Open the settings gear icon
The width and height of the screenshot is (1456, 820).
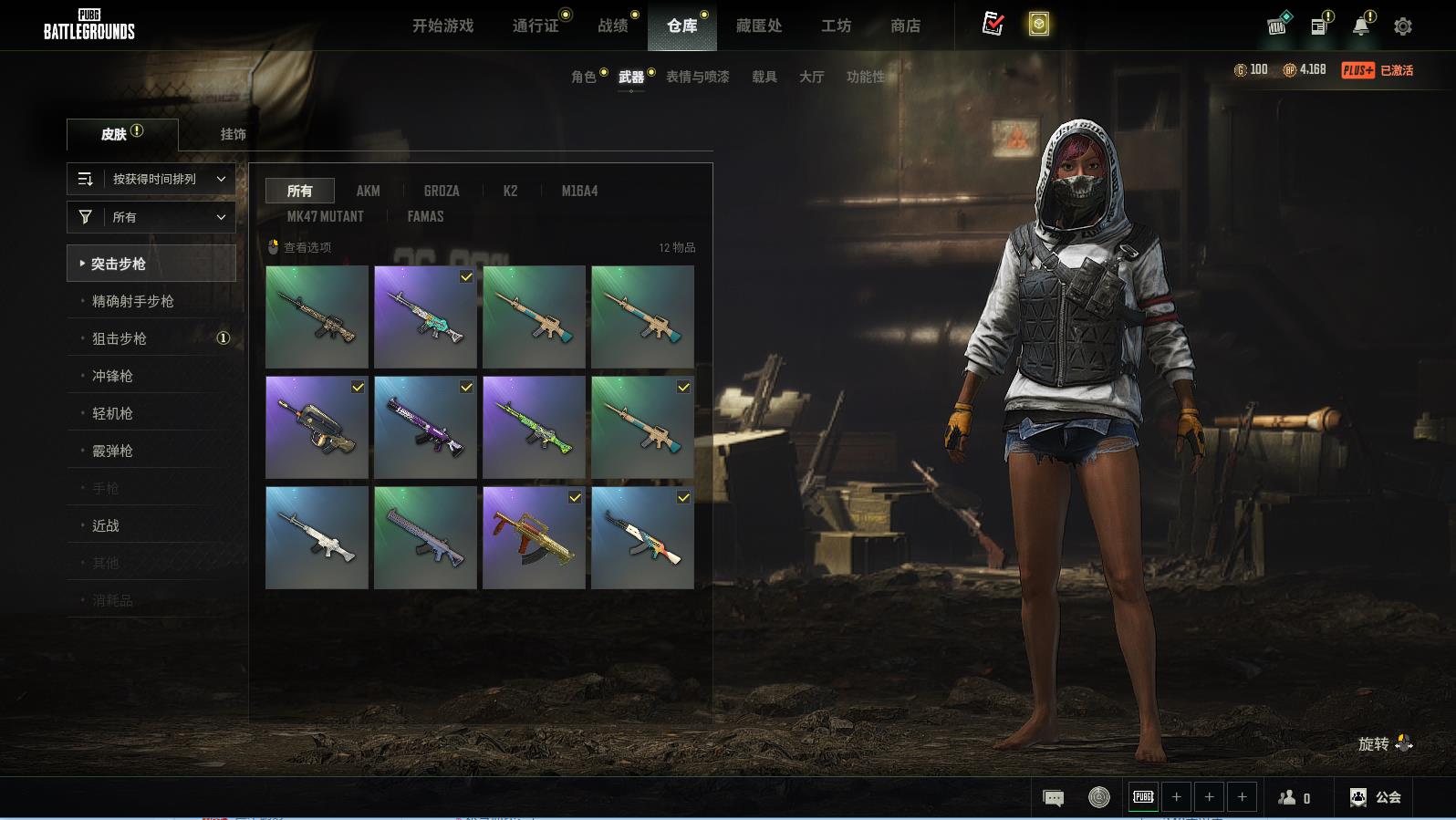1403,26
